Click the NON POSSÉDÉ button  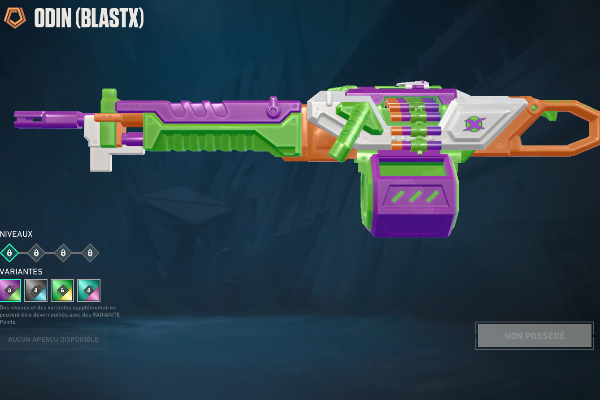tap(534, 336)
